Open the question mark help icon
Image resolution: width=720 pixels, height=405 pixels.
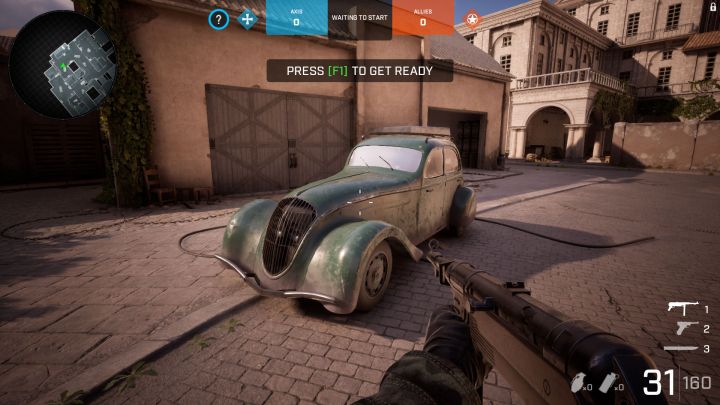click(219, 19)
